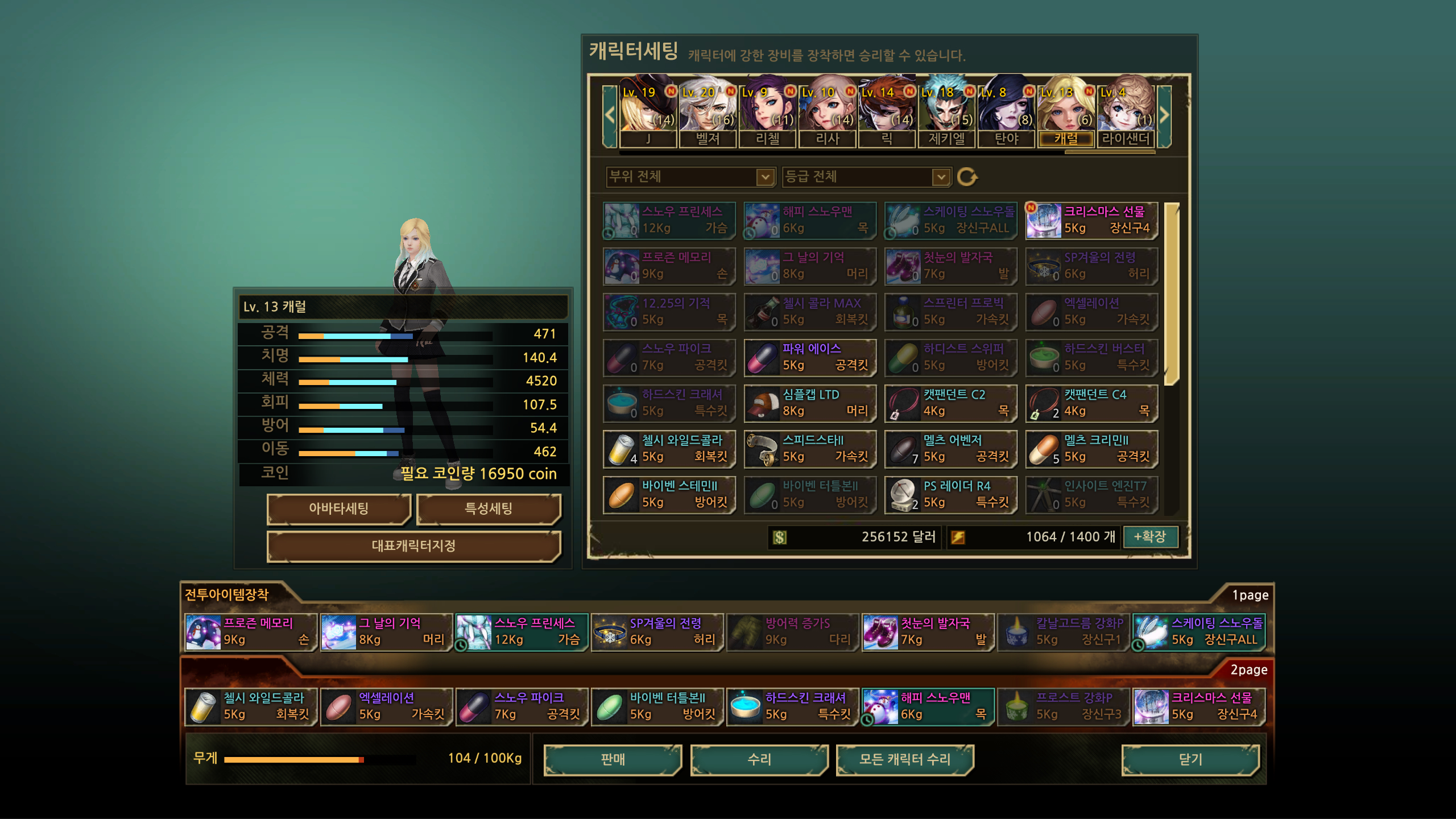Open the 부위 전체 part filter dropdown

pos(690,177)
